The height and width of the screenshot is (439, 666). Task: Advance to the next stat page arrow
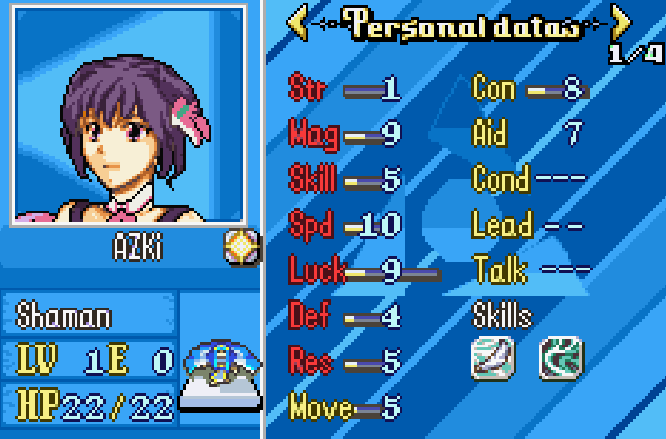(x=621, y=23)
